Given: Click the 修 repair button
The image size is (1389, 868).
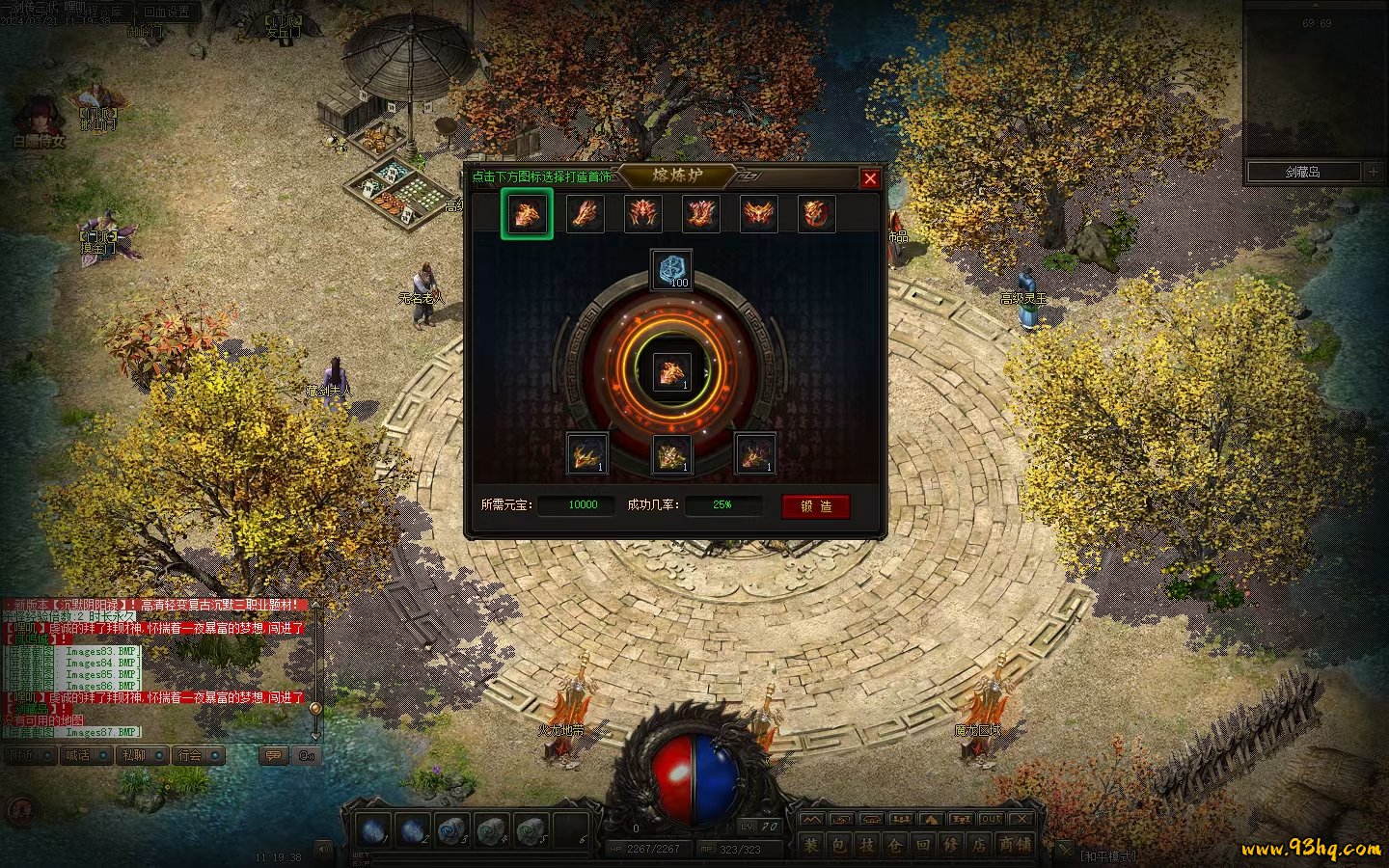Looking at the screenshot, I should coord(952,845).
